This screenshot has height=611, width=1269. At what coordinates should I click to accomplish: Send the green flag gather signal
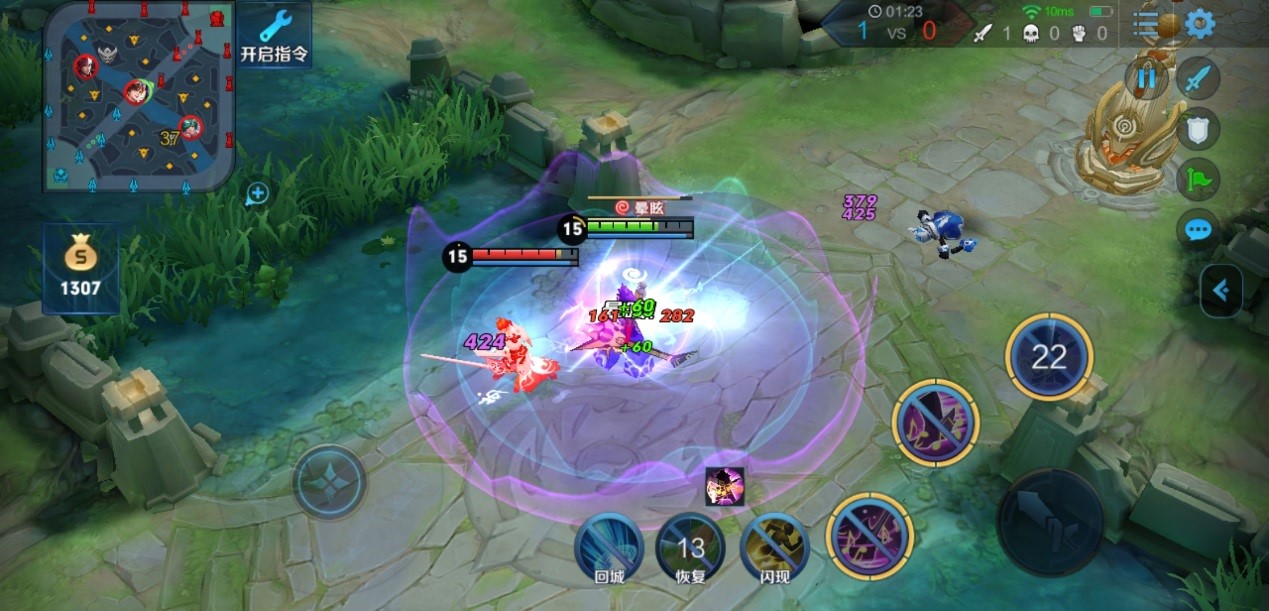(x=1198, y=180)
